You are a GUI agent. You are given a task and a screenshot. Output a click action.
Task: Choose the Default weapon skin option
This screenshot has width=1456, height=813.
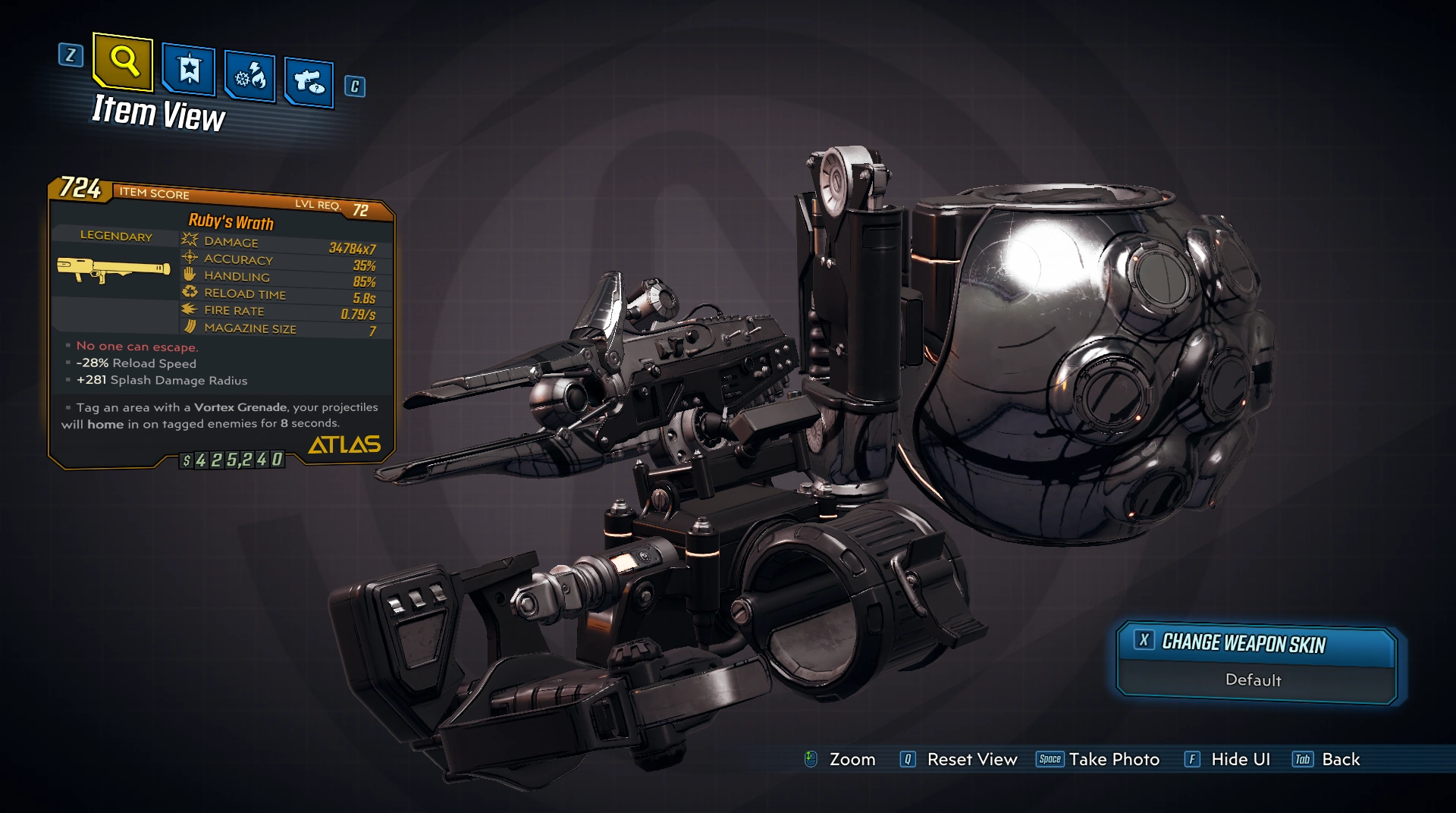pyautogui.click(x=1254, y=680)
